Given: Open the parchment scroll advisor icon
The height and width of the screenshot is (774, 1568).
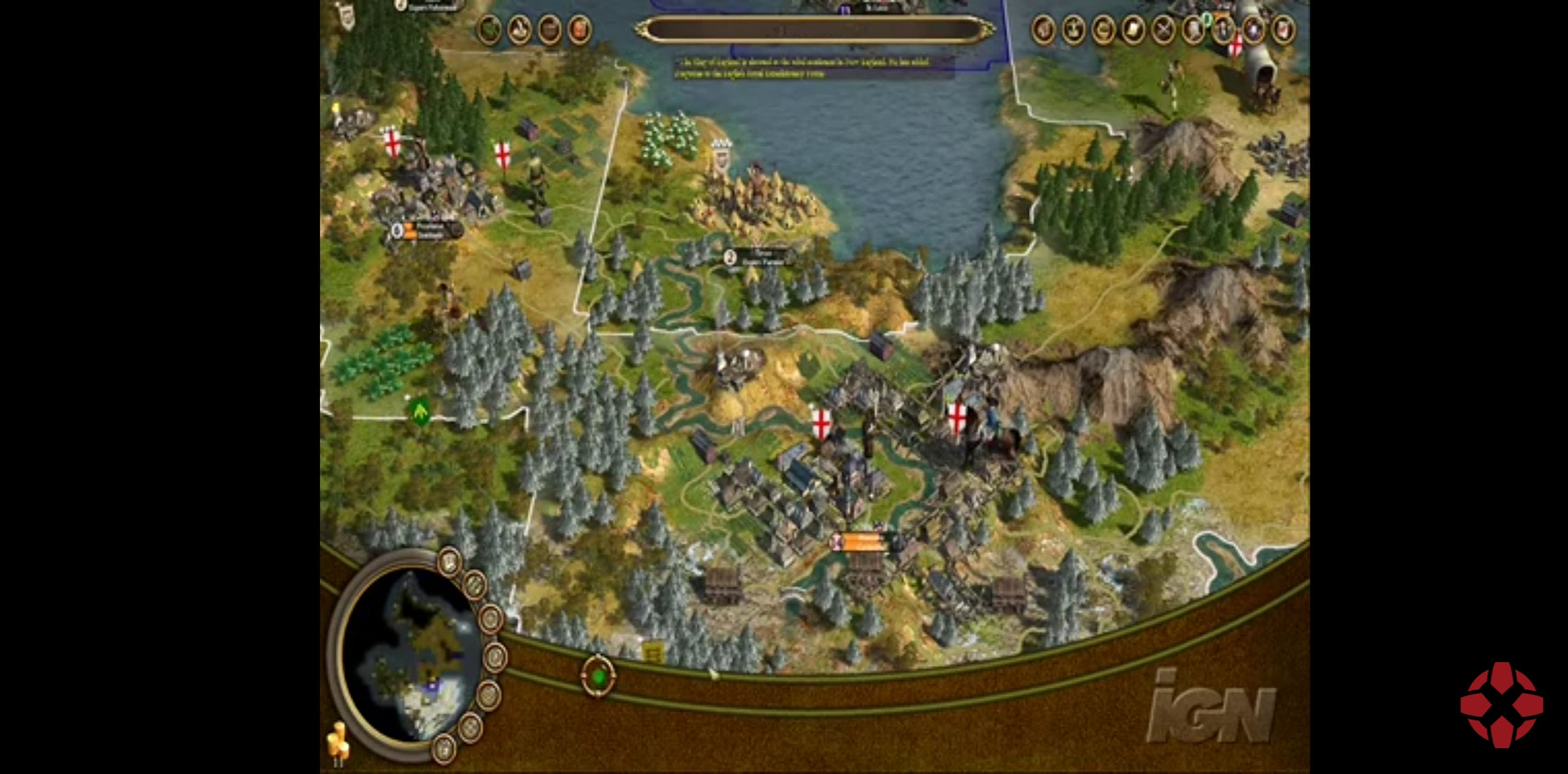Looking at the screenshot, I should point(1133,30).
